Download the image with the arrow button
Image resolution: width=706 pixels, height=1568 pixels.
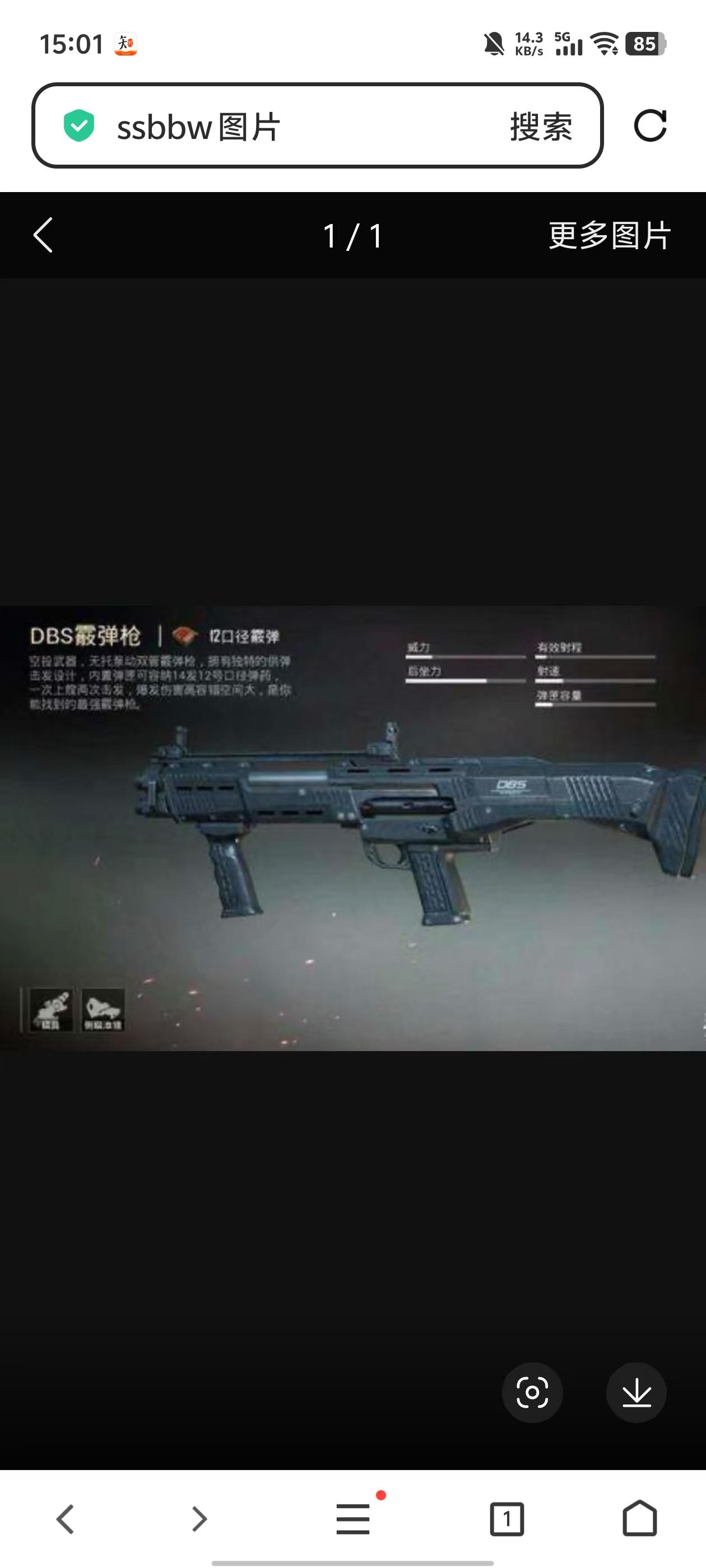coord(636,1392)
